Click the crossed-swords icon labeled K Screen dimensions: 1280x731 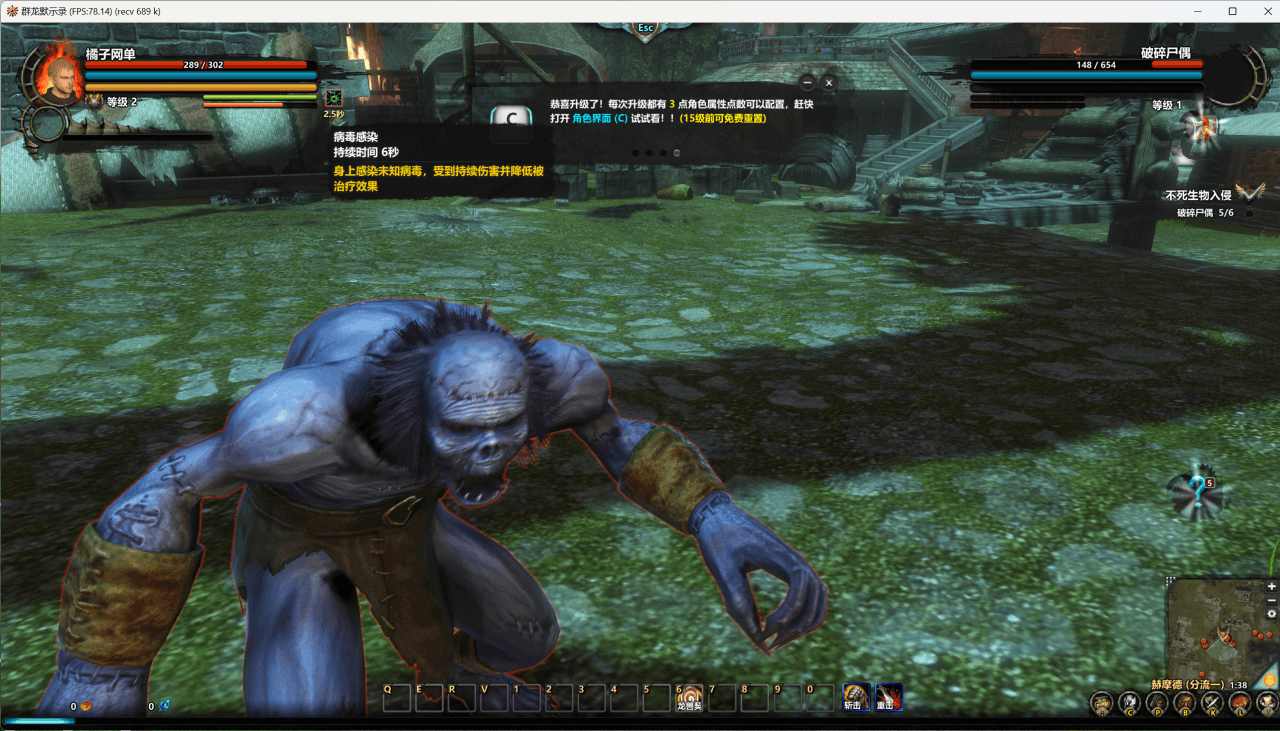1212,702
